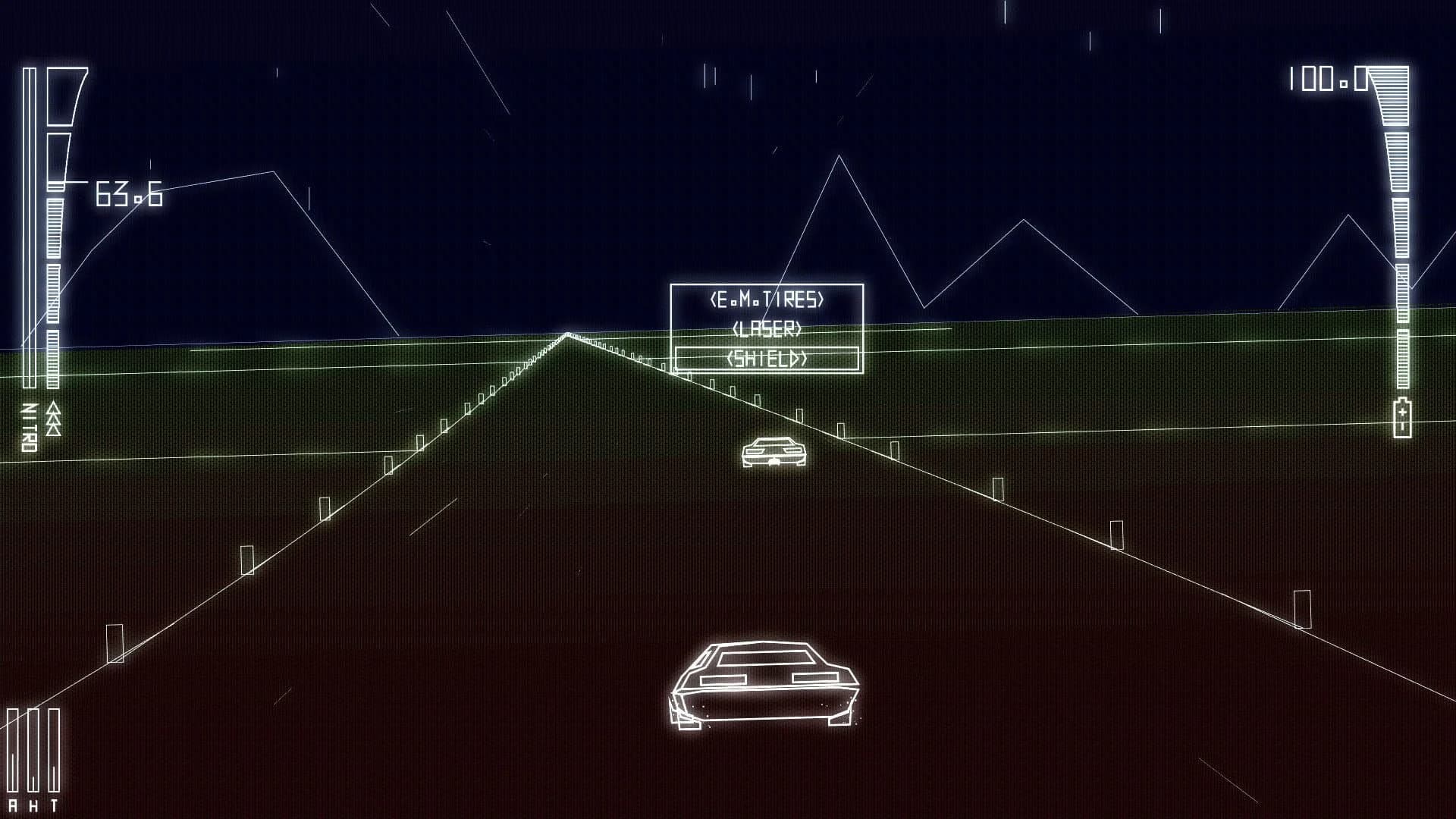
Task: Toggle nitro boost via the triple-arrow indicator
Action: (53, 419)
